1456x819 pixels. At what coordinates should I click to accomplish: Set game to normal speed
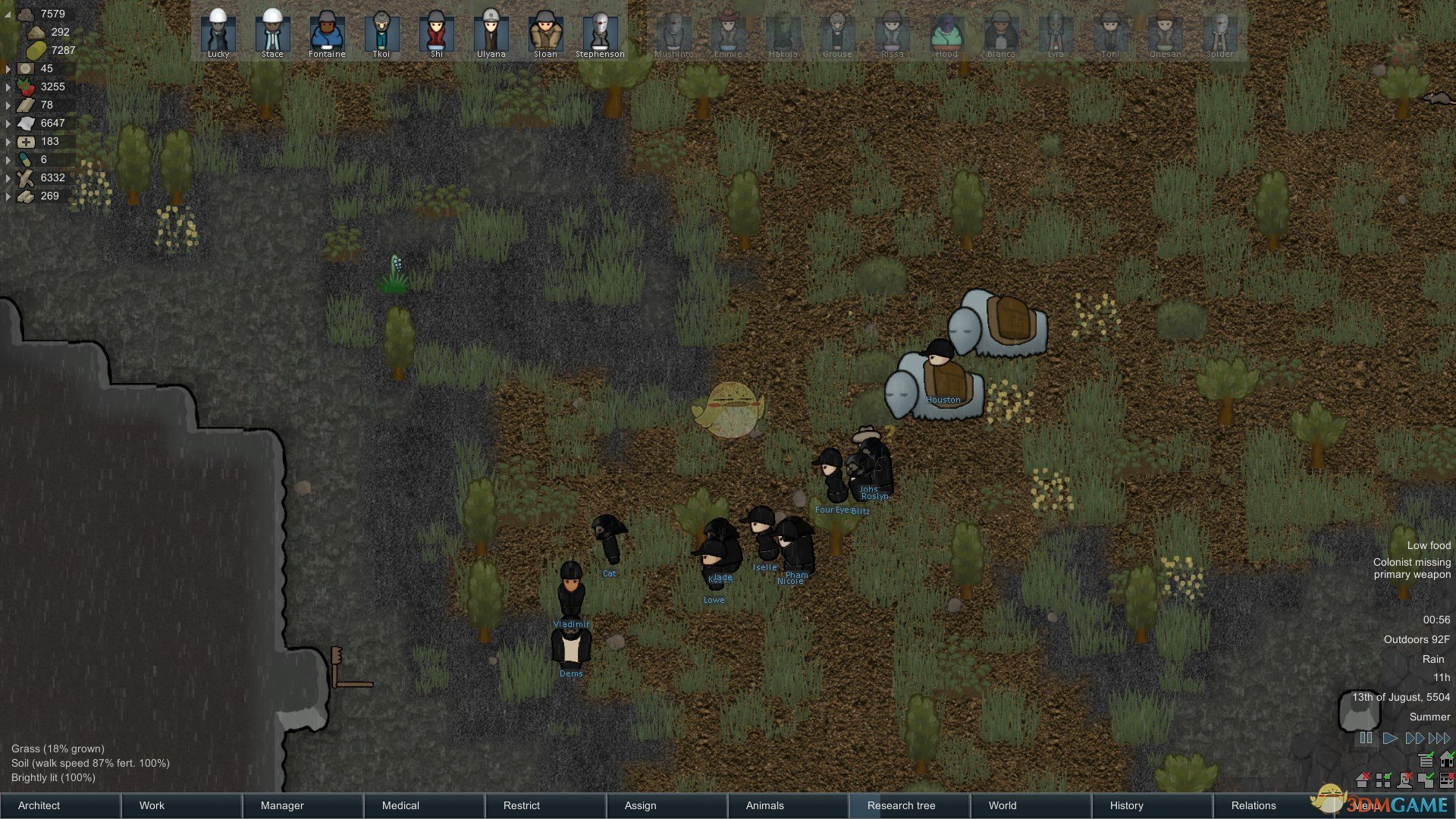[1389, 738]
